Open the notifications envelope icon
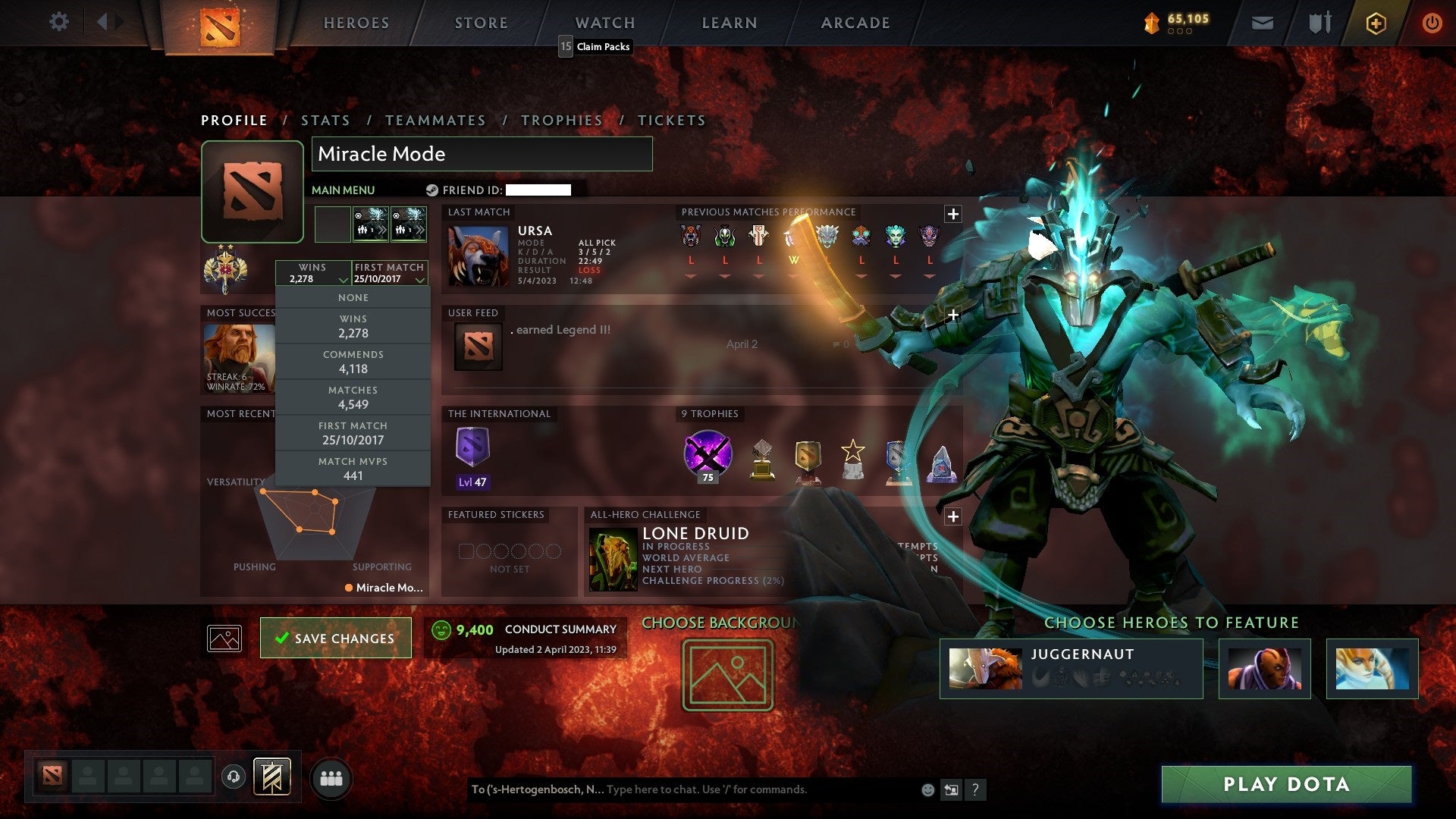1456x819 pixels. (1262, 22)
